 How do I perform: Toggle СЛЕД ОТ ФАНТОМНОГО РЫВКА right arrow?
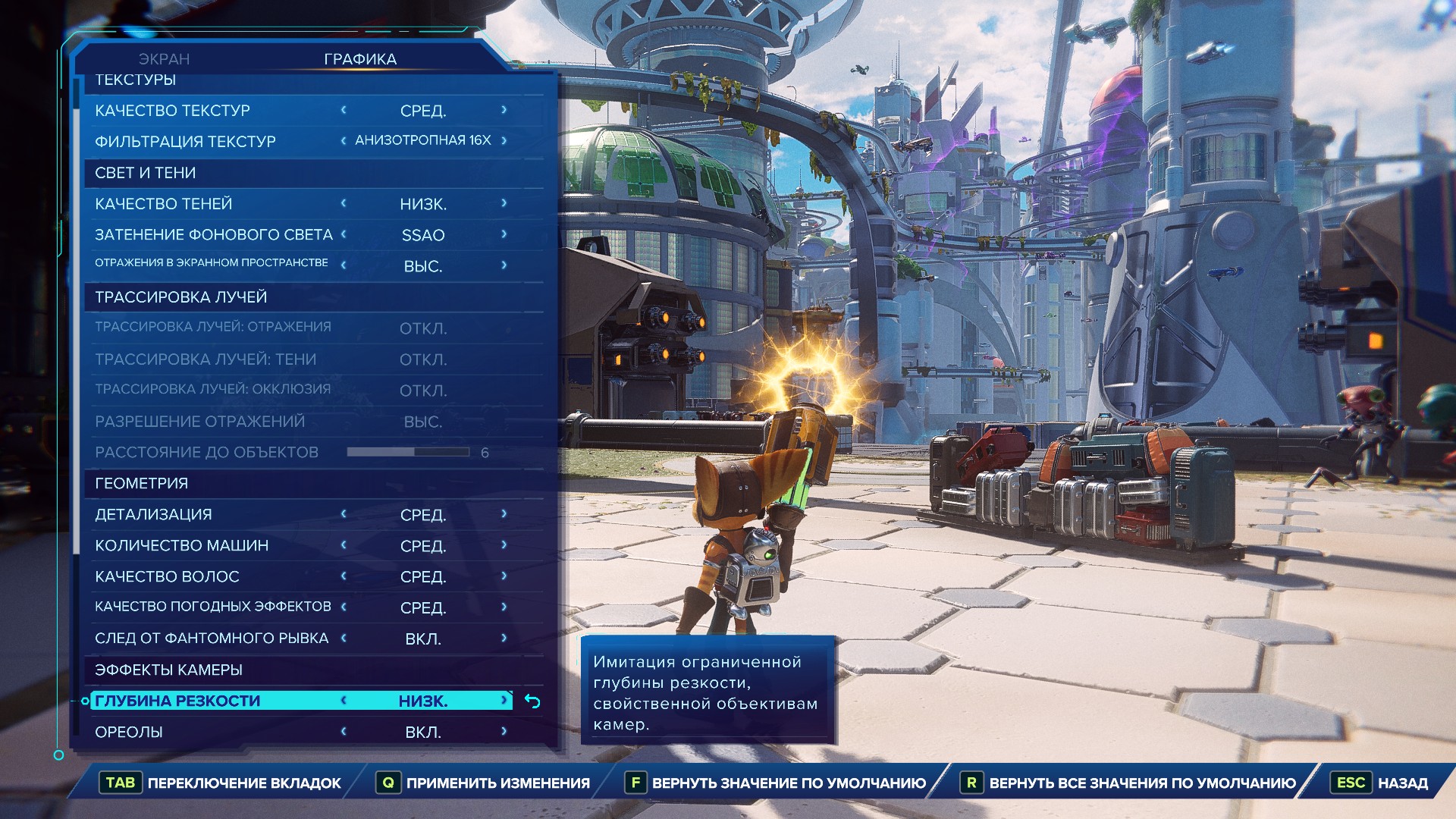tap(504, 639)
